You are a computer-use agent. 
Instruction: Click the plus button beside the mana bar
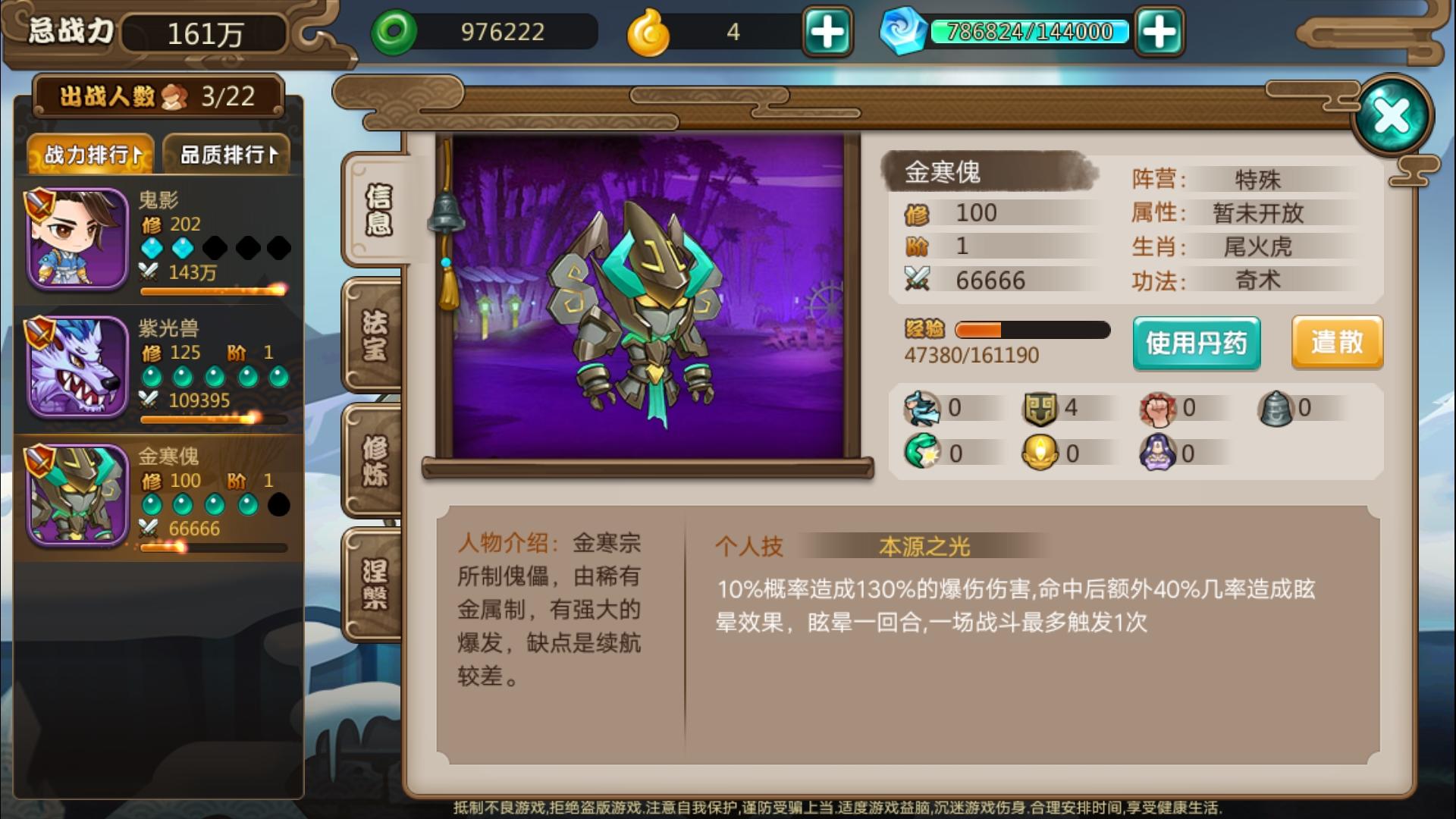(1162, 32)
